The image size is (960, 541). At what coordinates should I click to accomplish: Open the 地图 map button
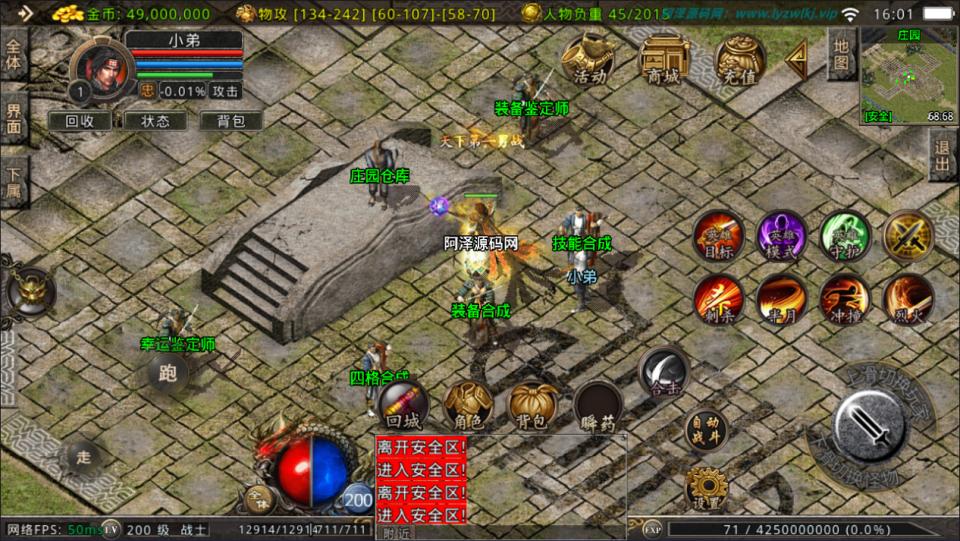pos(841,54)
